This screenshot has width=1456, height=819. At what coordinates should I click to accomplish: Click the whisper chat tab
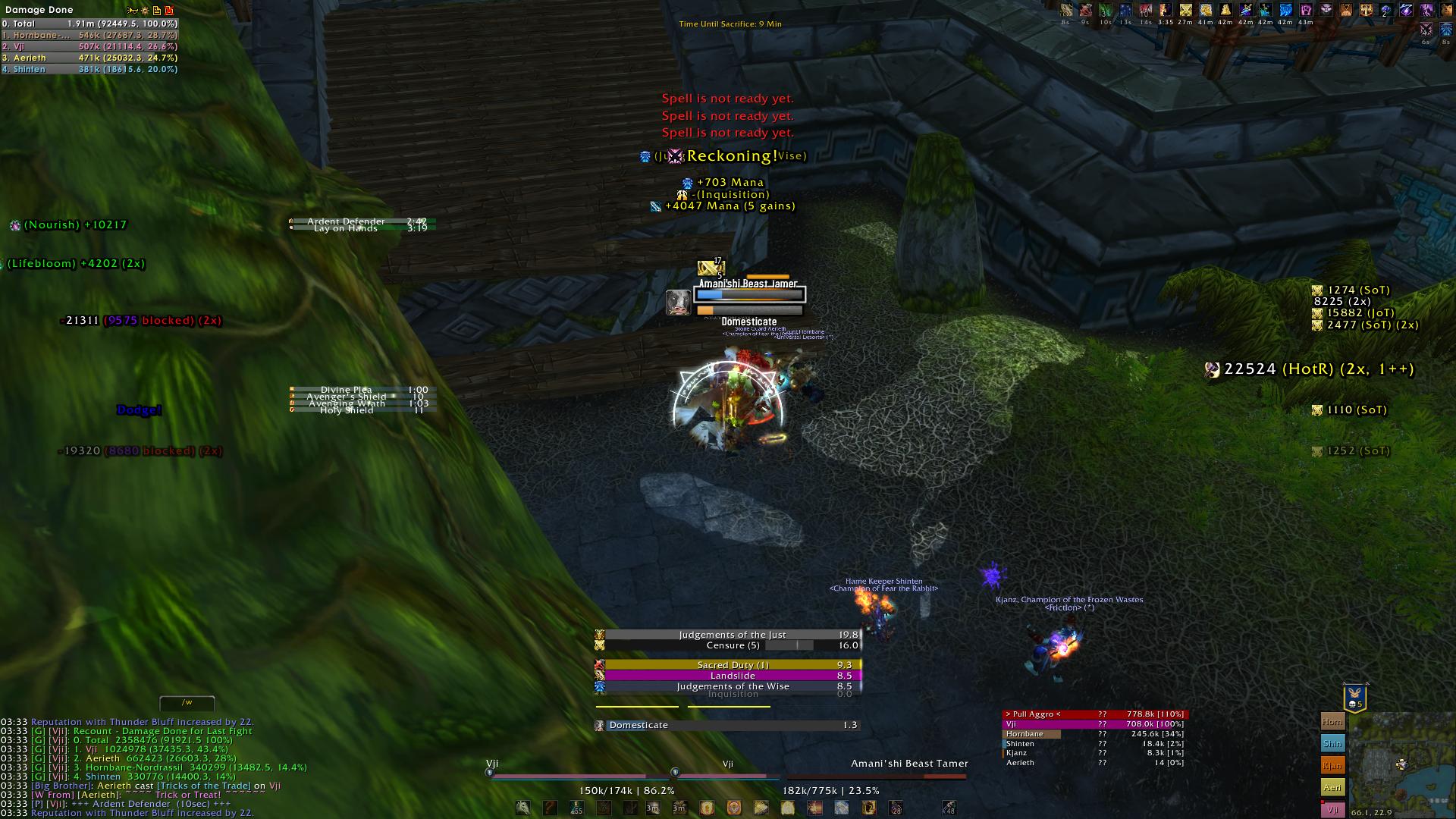[x=187, y=703]
